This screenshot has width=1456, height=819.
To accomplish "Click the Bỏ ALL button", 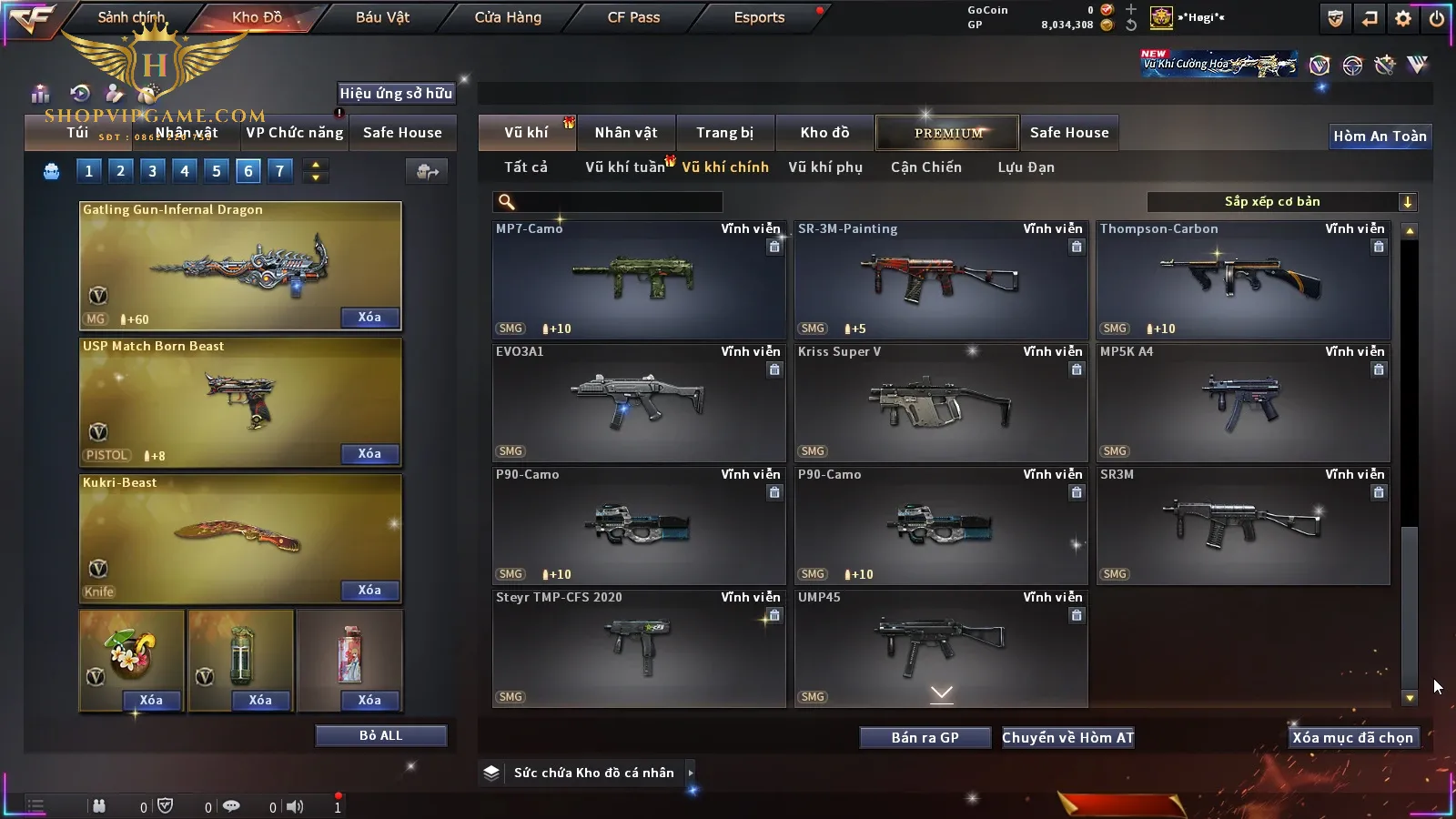I will (380, 735).
